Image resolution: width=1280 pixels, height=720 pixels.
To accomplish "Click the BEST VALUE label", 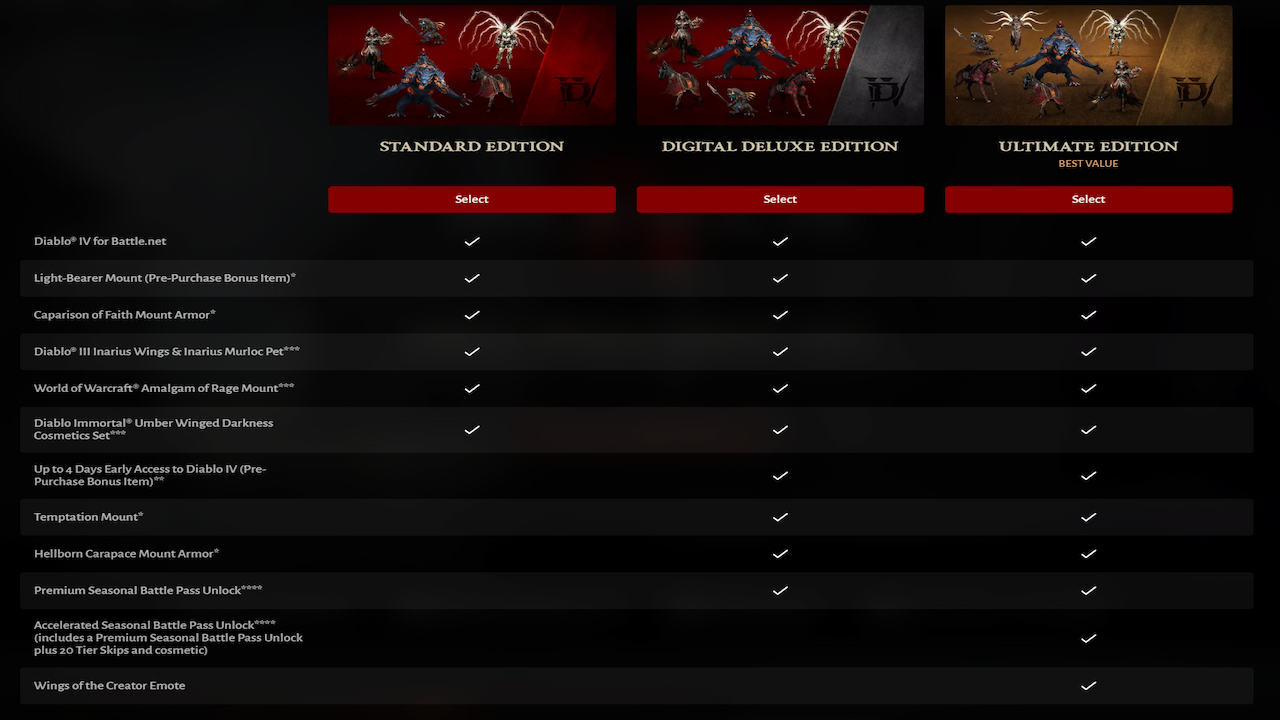I will 1088,163.
